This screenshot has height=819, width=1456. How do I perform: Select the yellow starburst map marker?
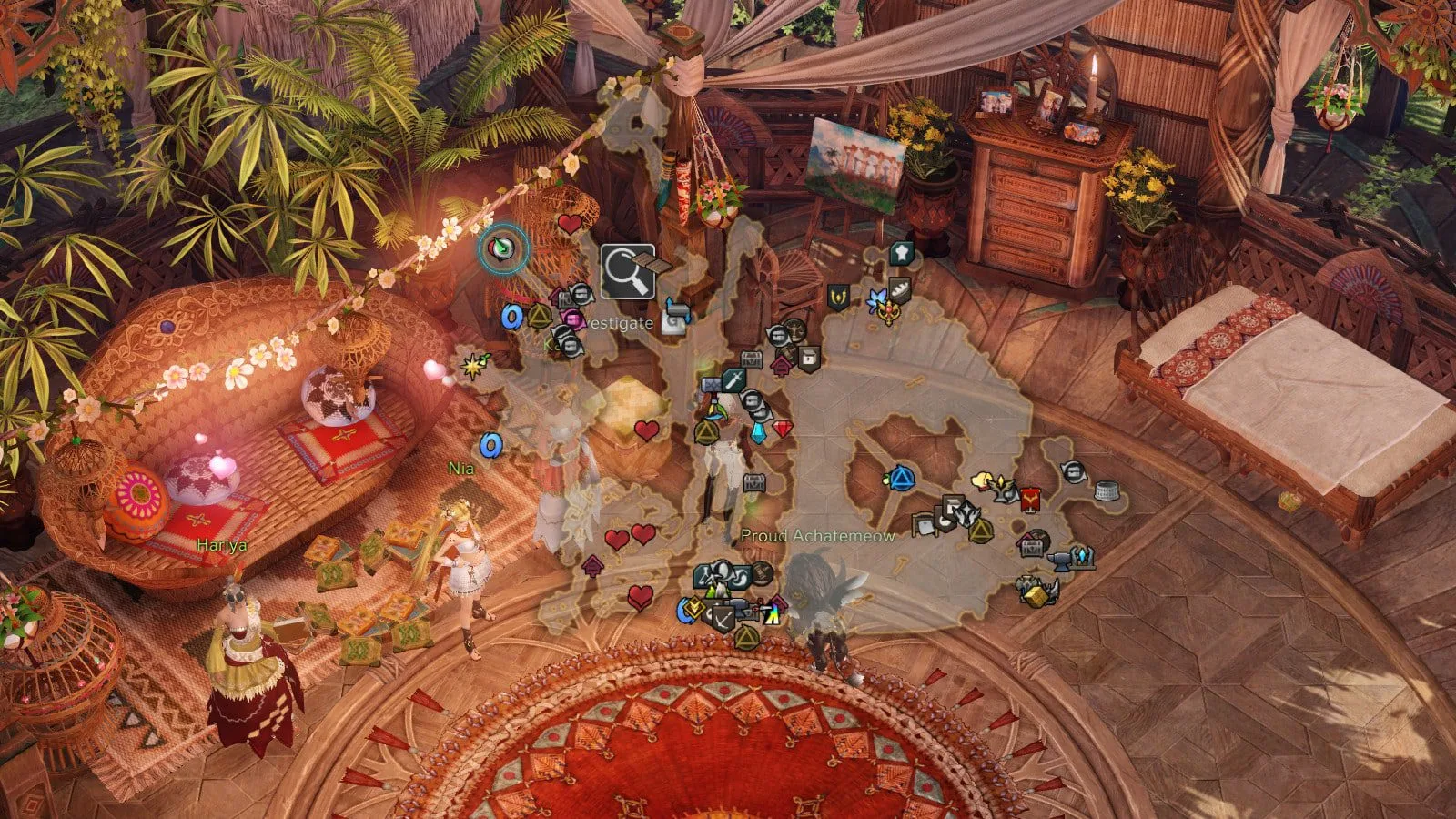tap(473, 366)
